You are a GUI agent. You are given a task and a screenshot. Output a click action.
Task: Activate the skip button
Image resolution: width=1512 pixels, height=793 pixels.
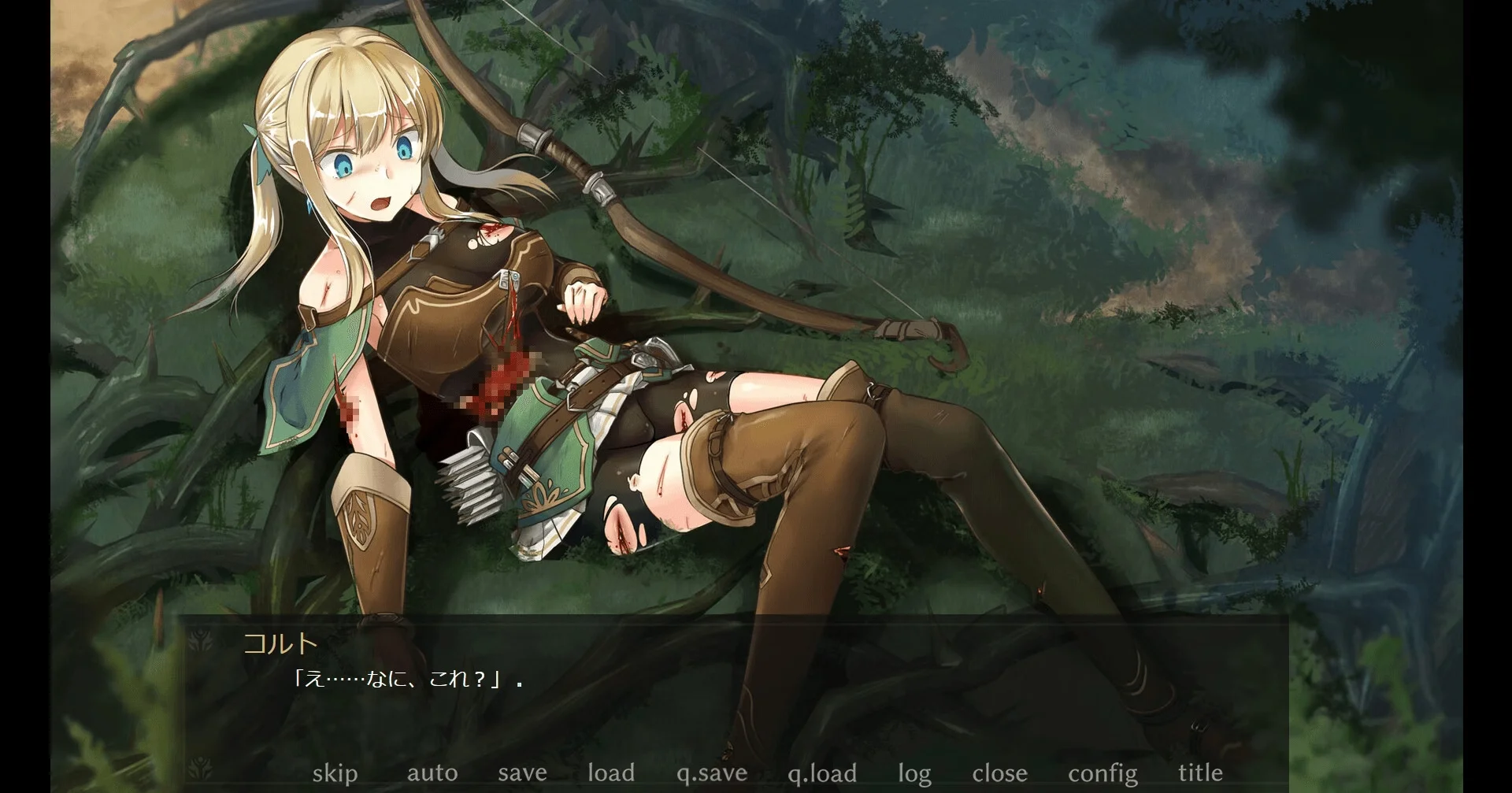pyautogui.click(x=335, y=773)
